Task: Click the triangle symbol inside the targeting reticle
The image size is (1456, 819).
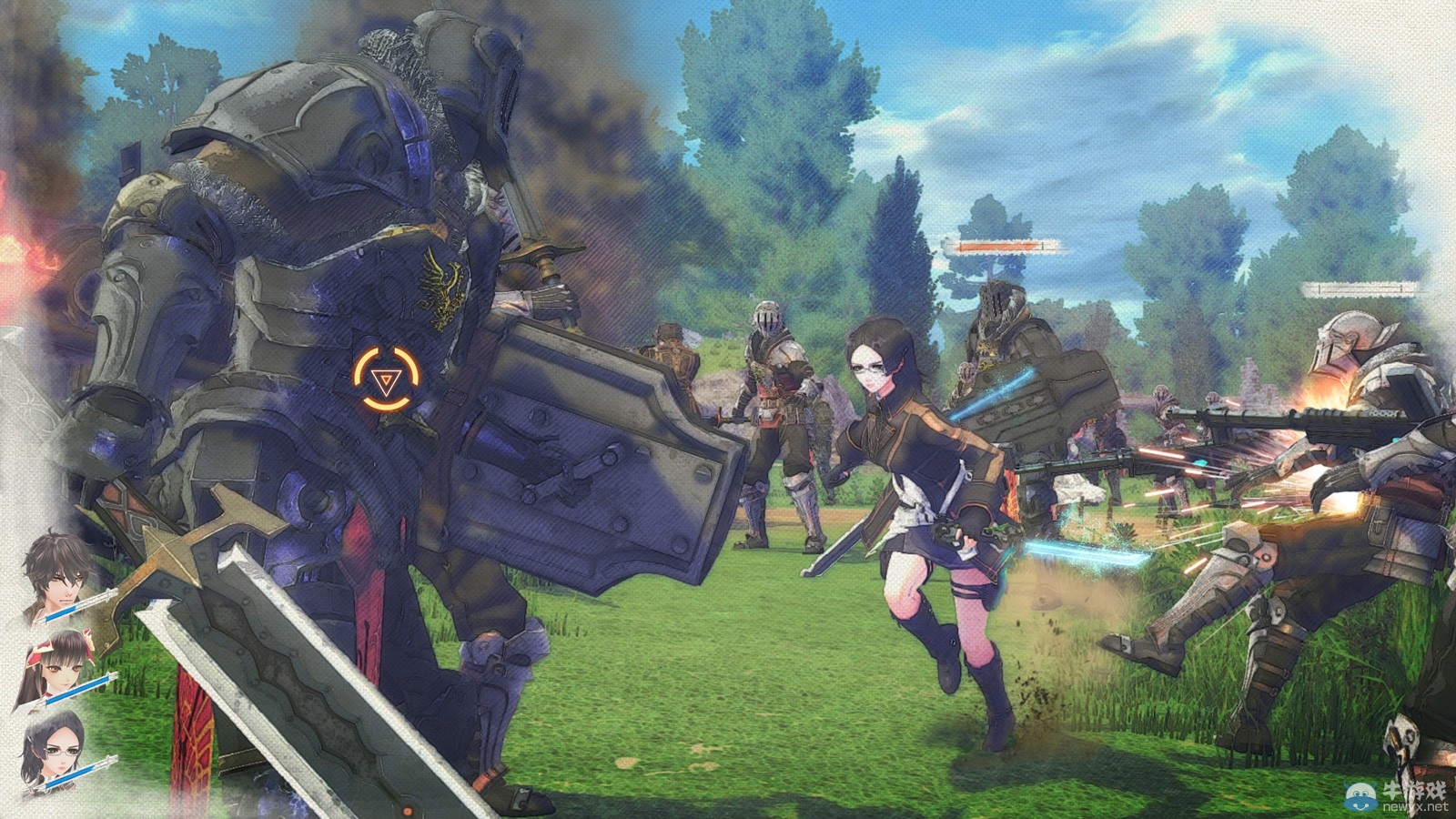Action: click(388, 380)
